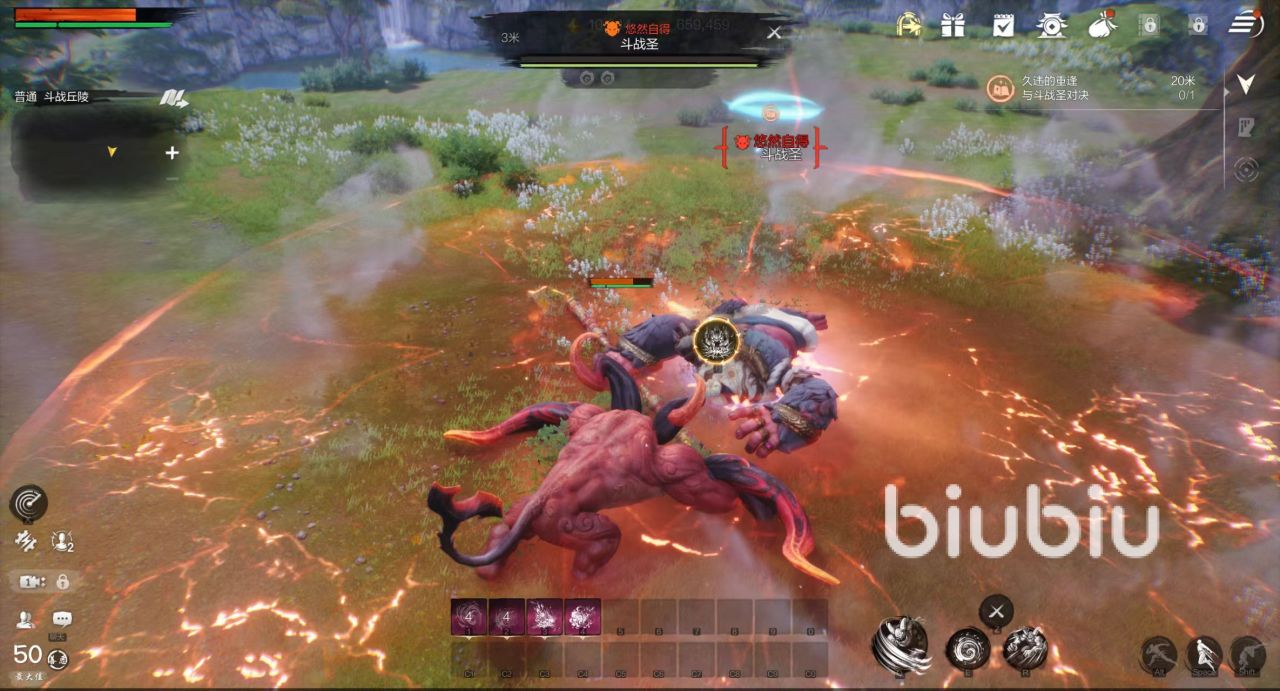Open the calendar checkmark daily tasks
This screenshot has height=691, width=1280.
point(1003,25)
